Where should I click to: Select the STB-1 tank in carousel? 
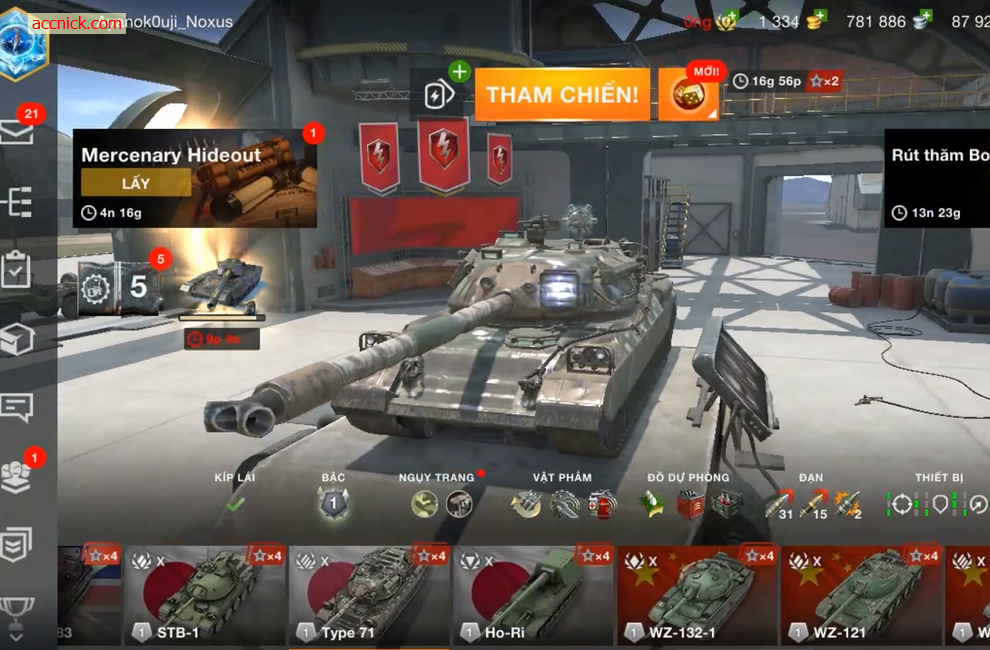205,595
